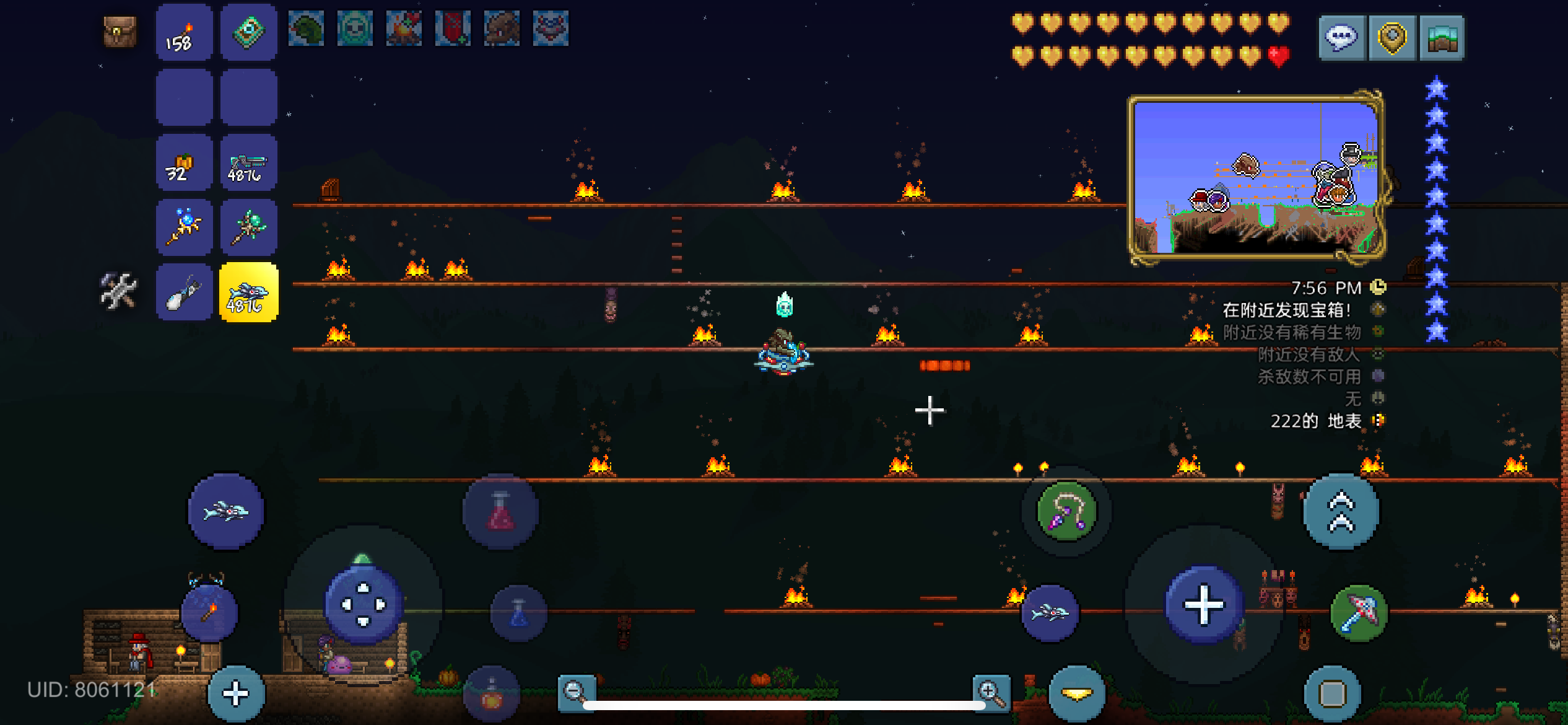Viewport: 1568px width, 725px height.
Task: Tap the green grappling hook quick button
Action: pos(1066,512)
